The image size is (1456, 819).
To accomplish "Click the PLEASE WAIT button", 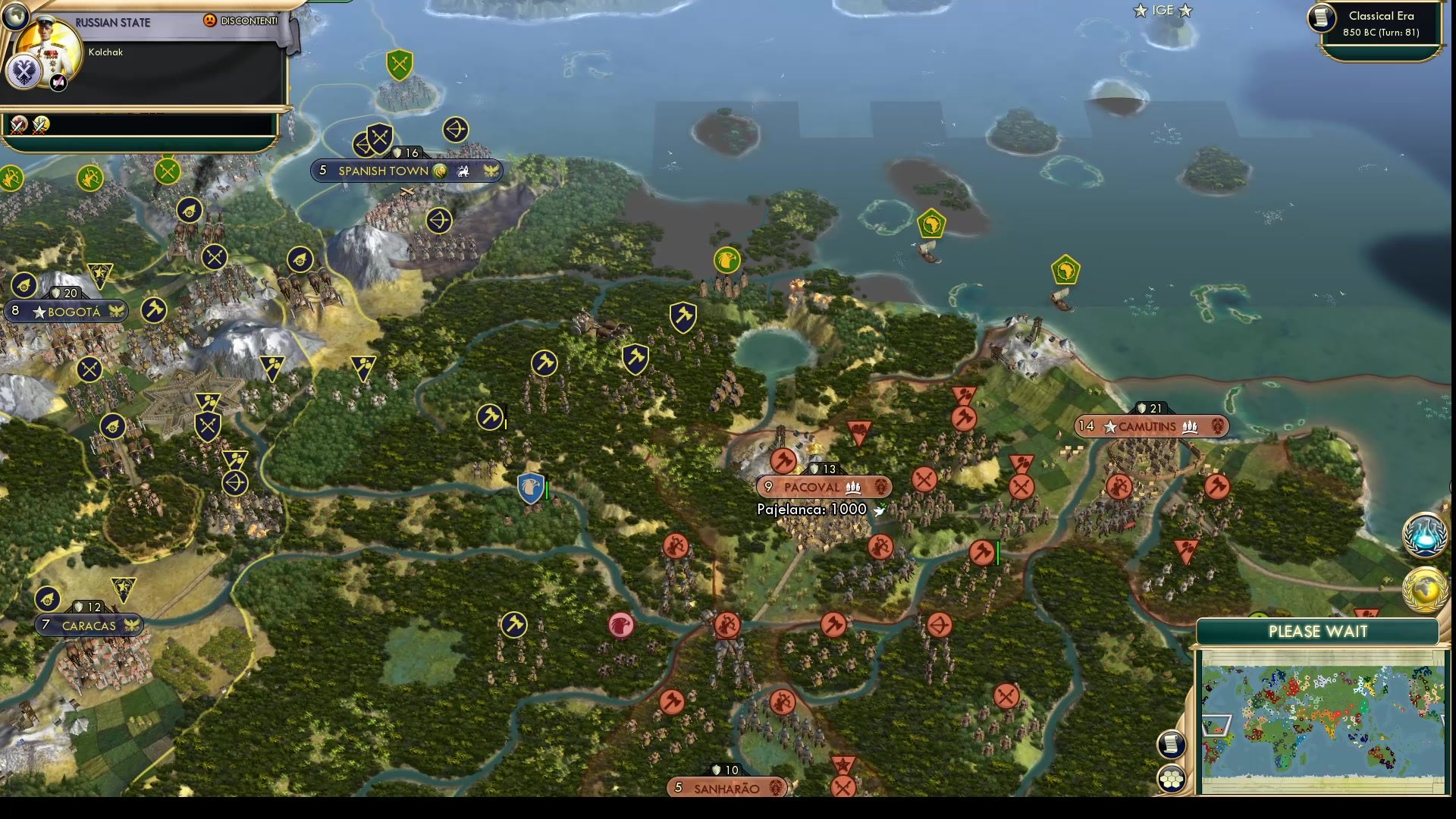I will pos(1318,631).
